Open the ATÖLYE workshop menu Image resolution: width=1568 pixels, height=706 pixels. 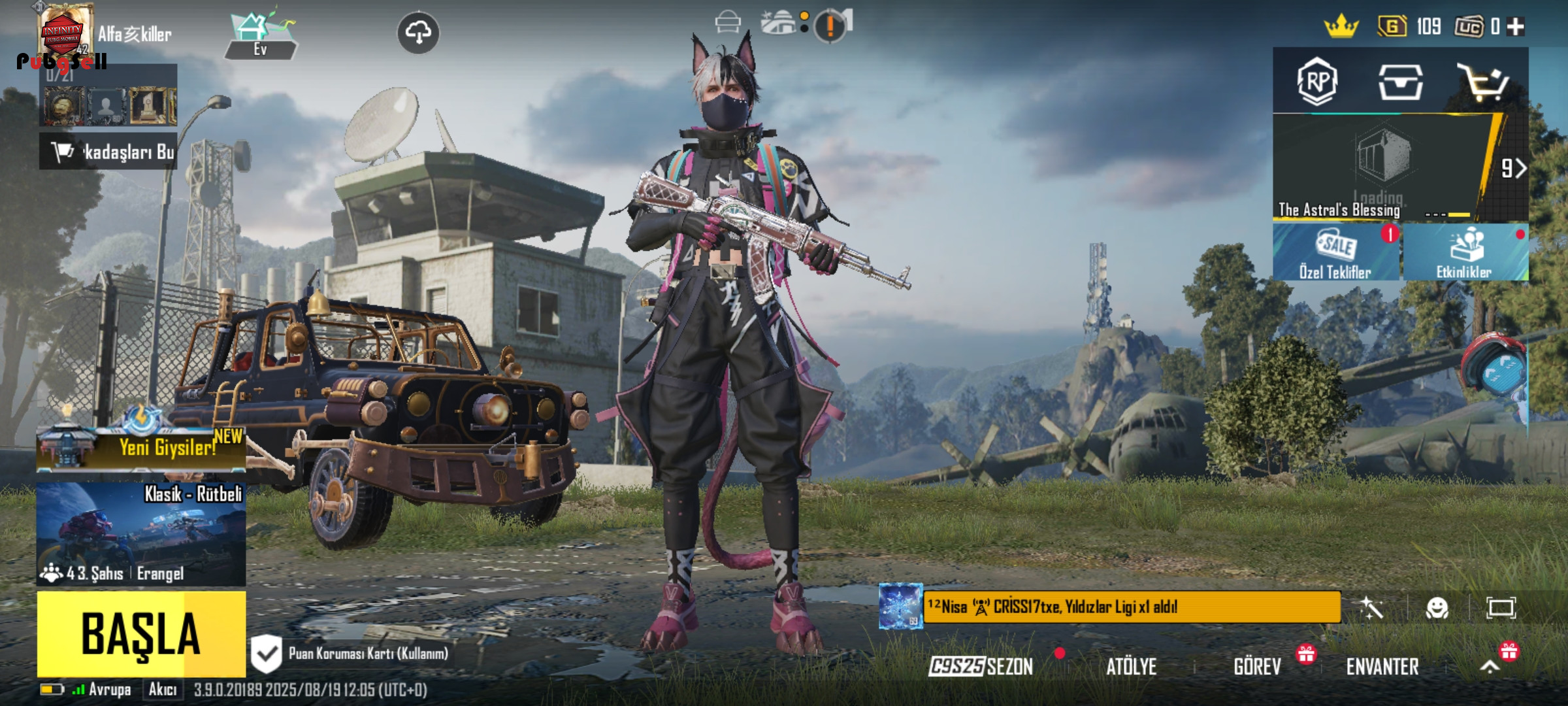pos(1131,666)
